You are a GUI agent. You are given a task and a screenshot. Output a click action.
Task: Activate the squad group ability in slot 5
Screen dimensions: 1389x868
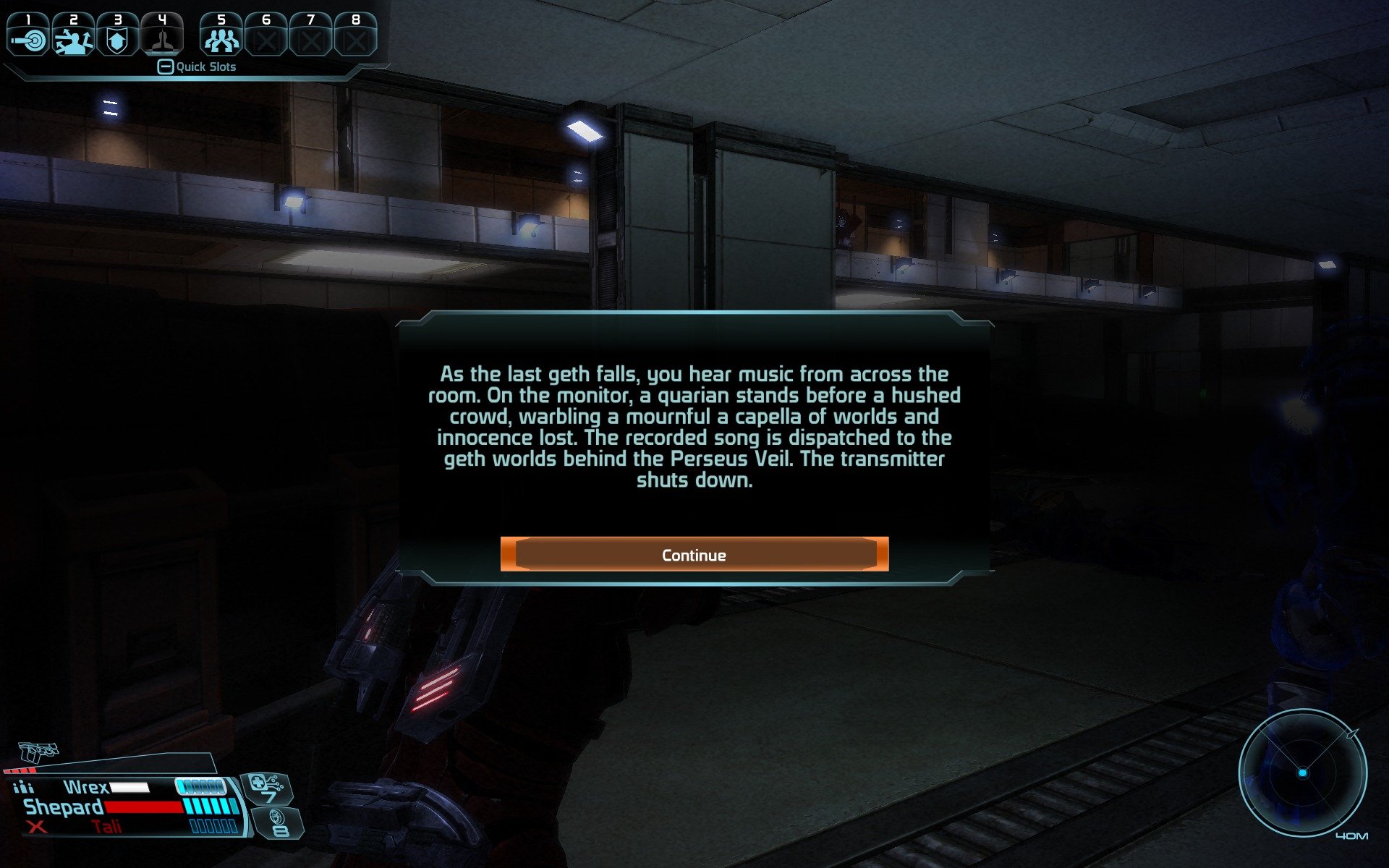(221, 36)
